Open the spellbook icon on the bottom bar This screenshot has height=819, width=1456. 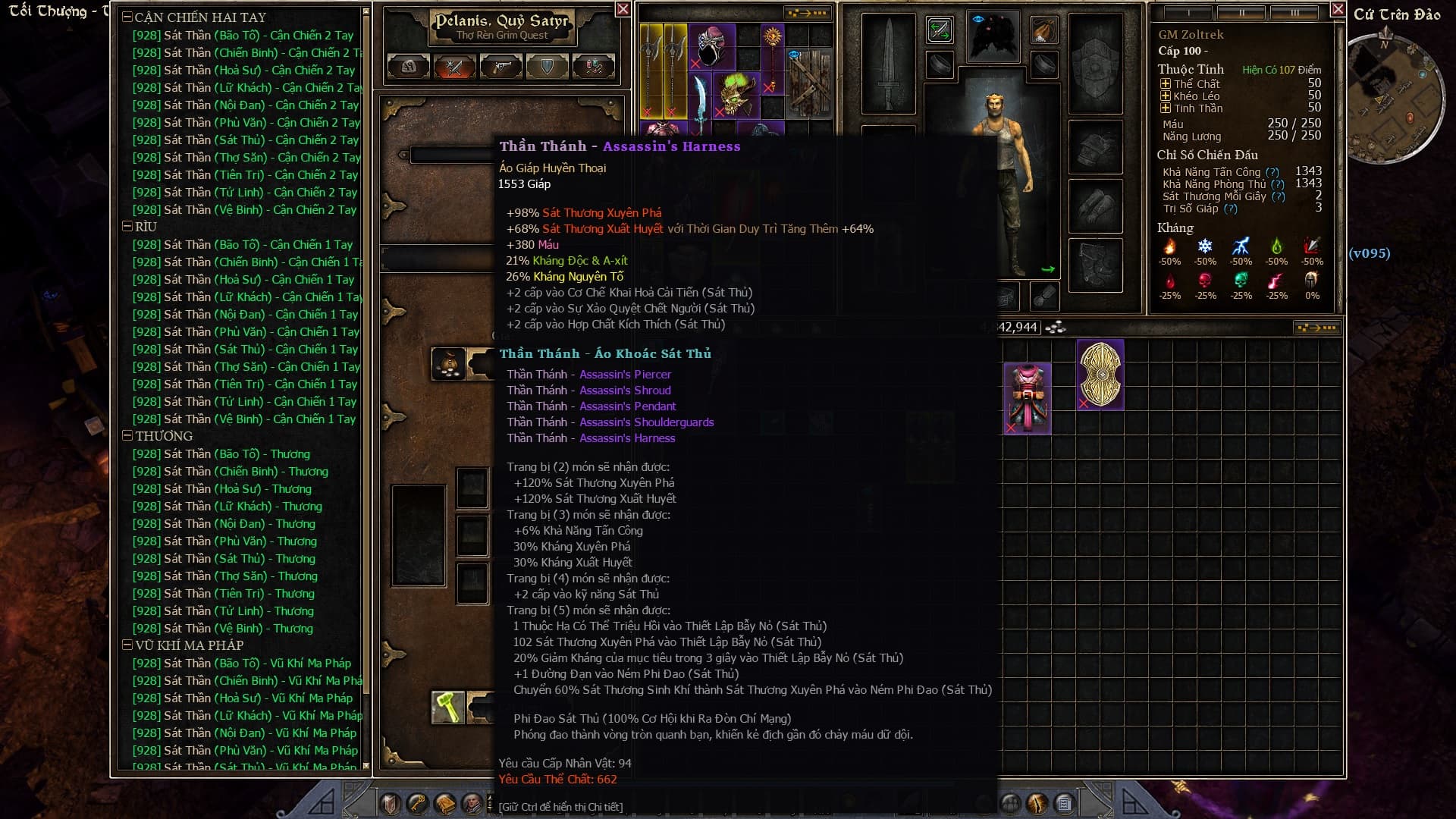[x=445, y=803]
